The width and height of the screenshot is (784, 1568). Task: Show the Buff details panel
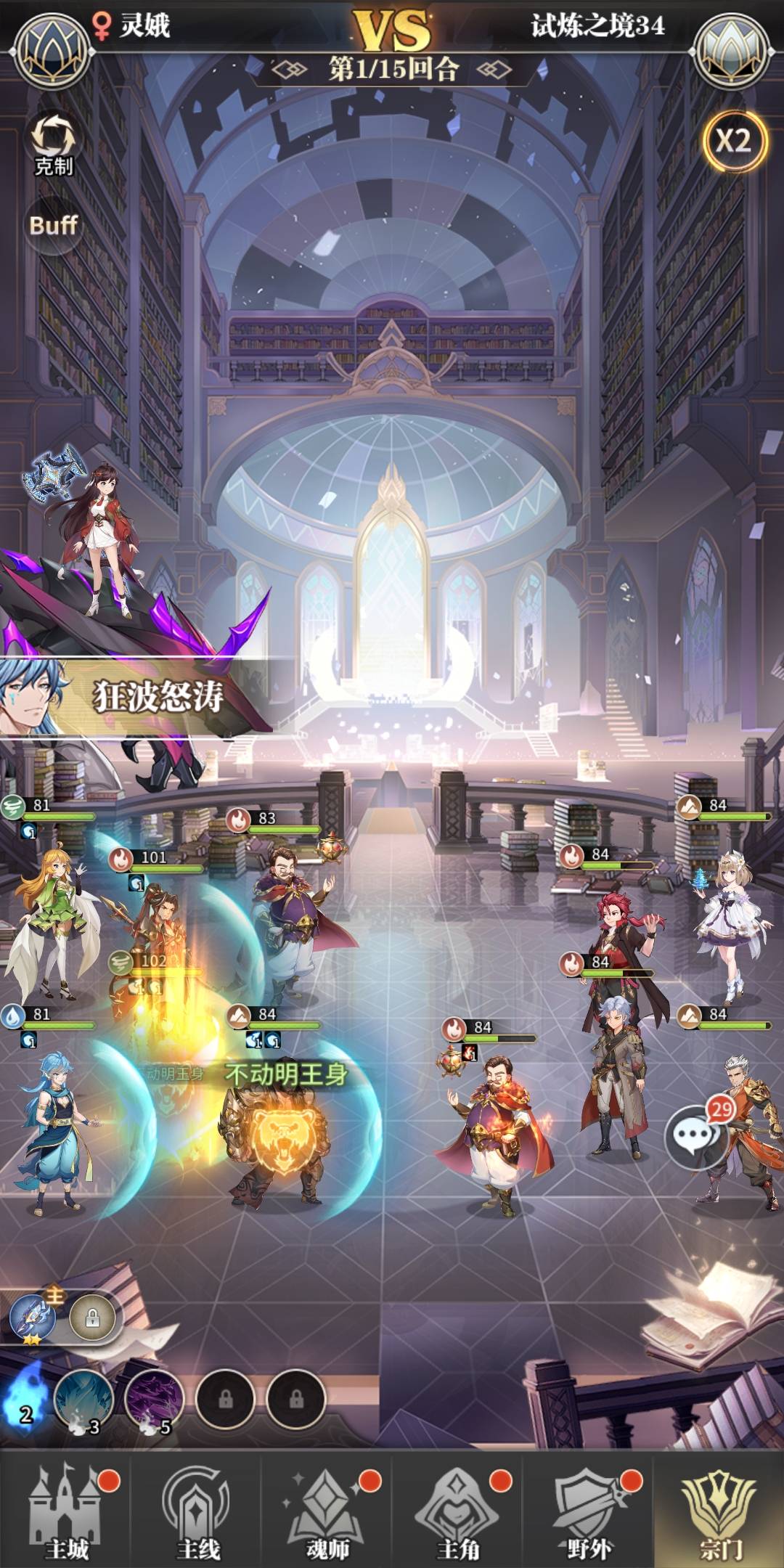(53, 225)
